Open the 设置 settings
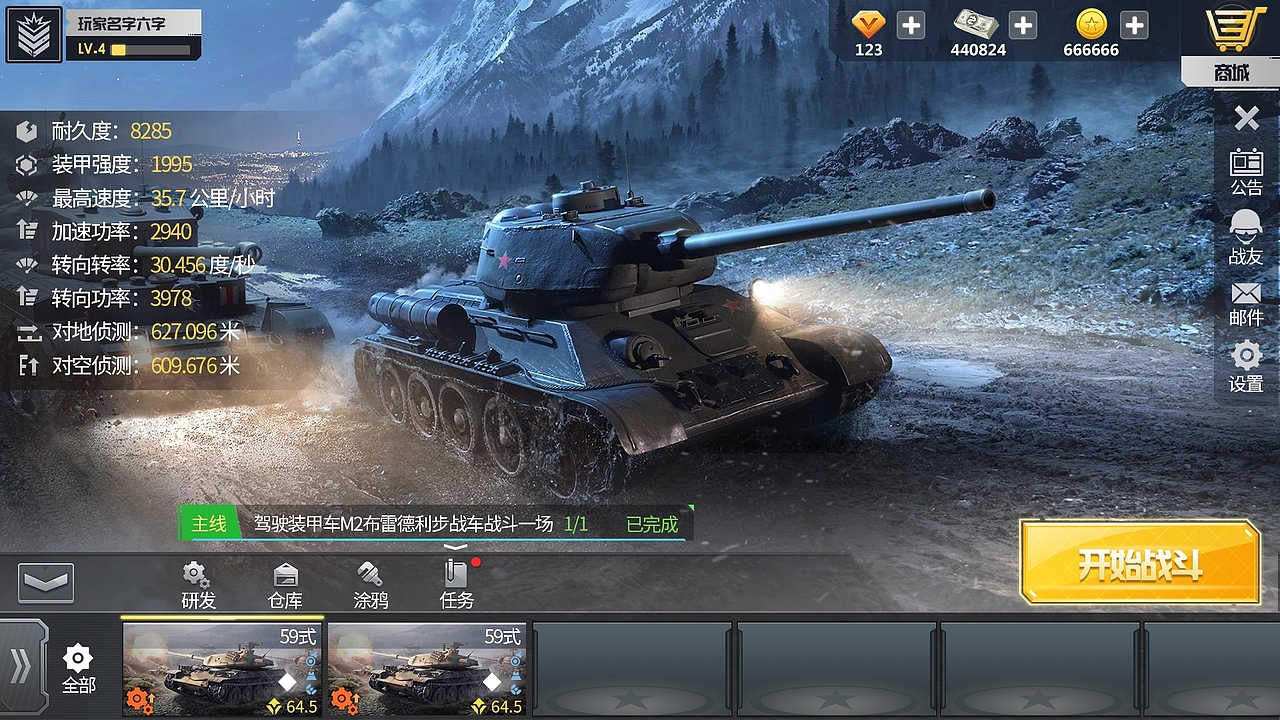Viewport: 1280px width, 720px height. [x=1246, y=367]
